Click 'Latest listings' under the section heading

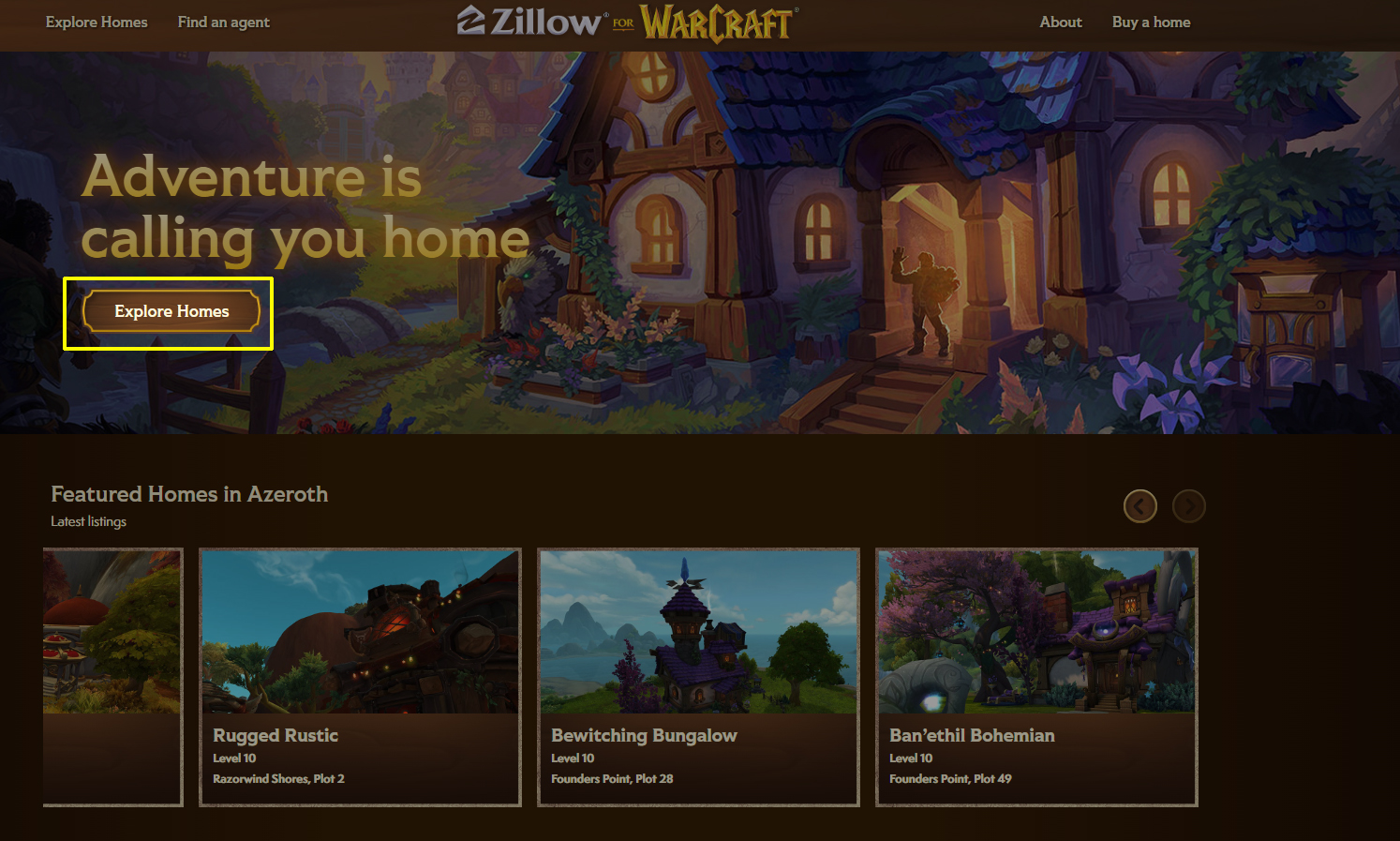click(x=88, y=521)
